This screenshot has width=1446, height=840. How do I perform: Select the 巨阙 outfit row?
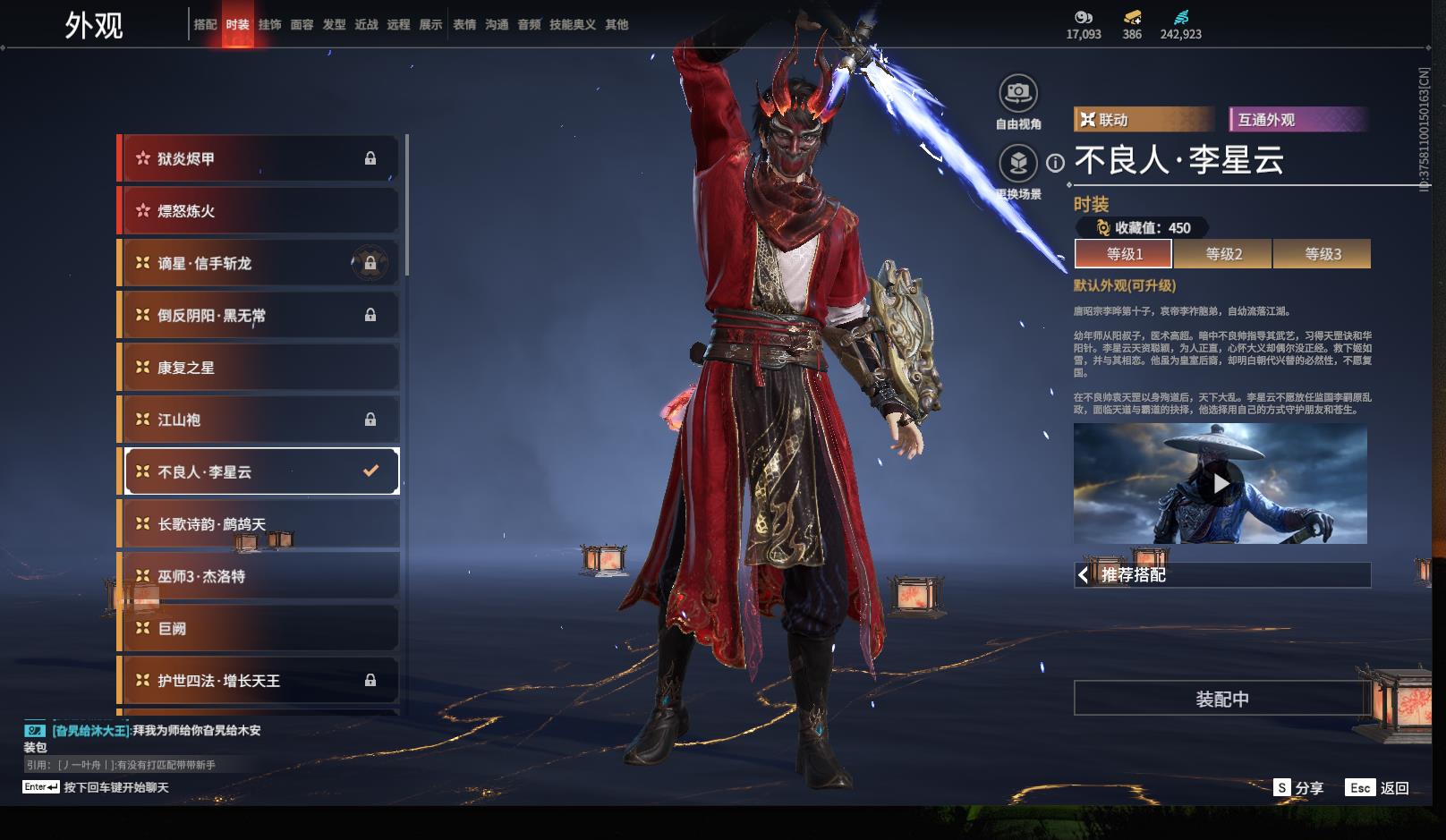coord(259,629)
